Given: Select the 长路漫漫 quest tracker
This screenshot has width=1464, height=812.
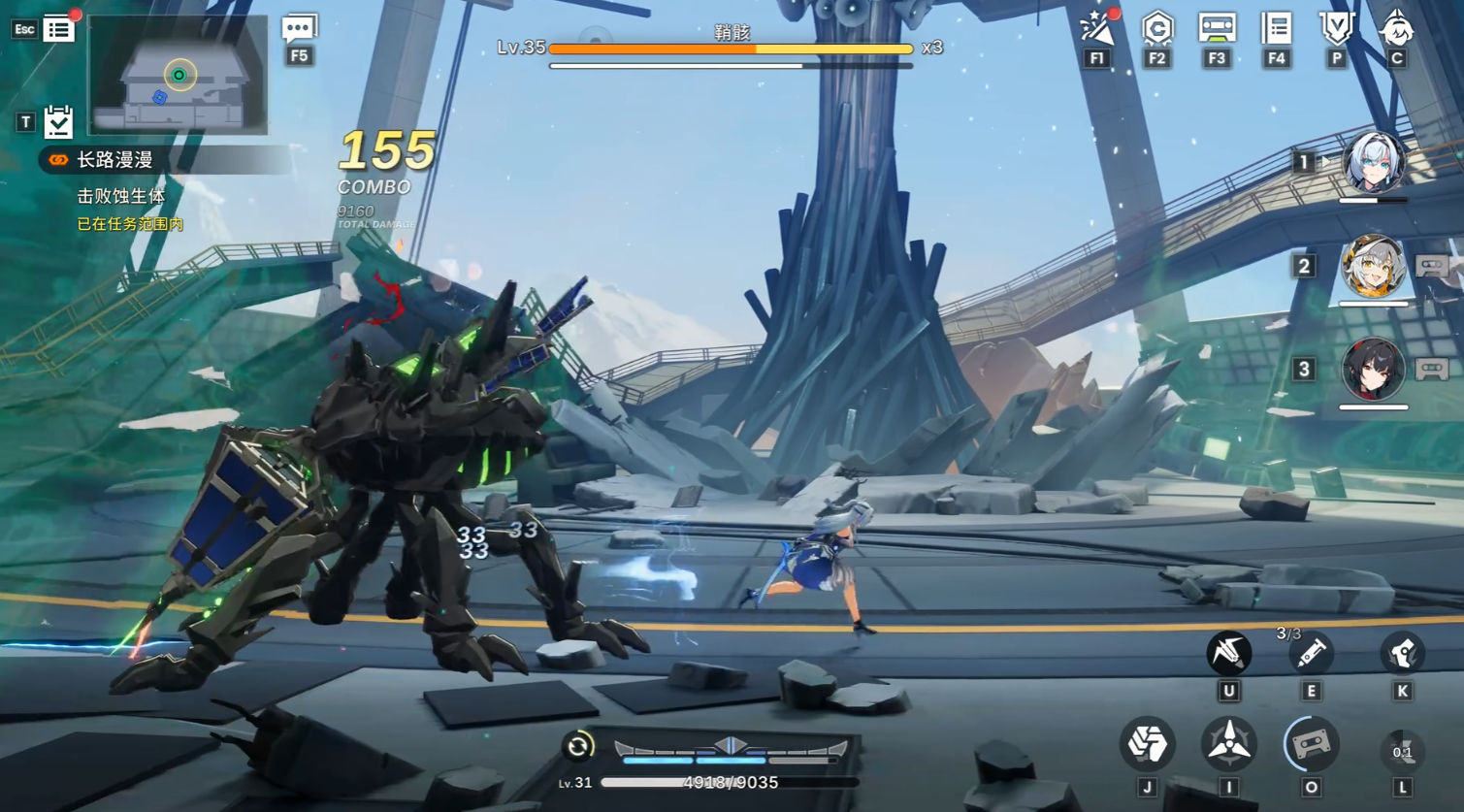Looking at the screenshot, I should [114, 160].
